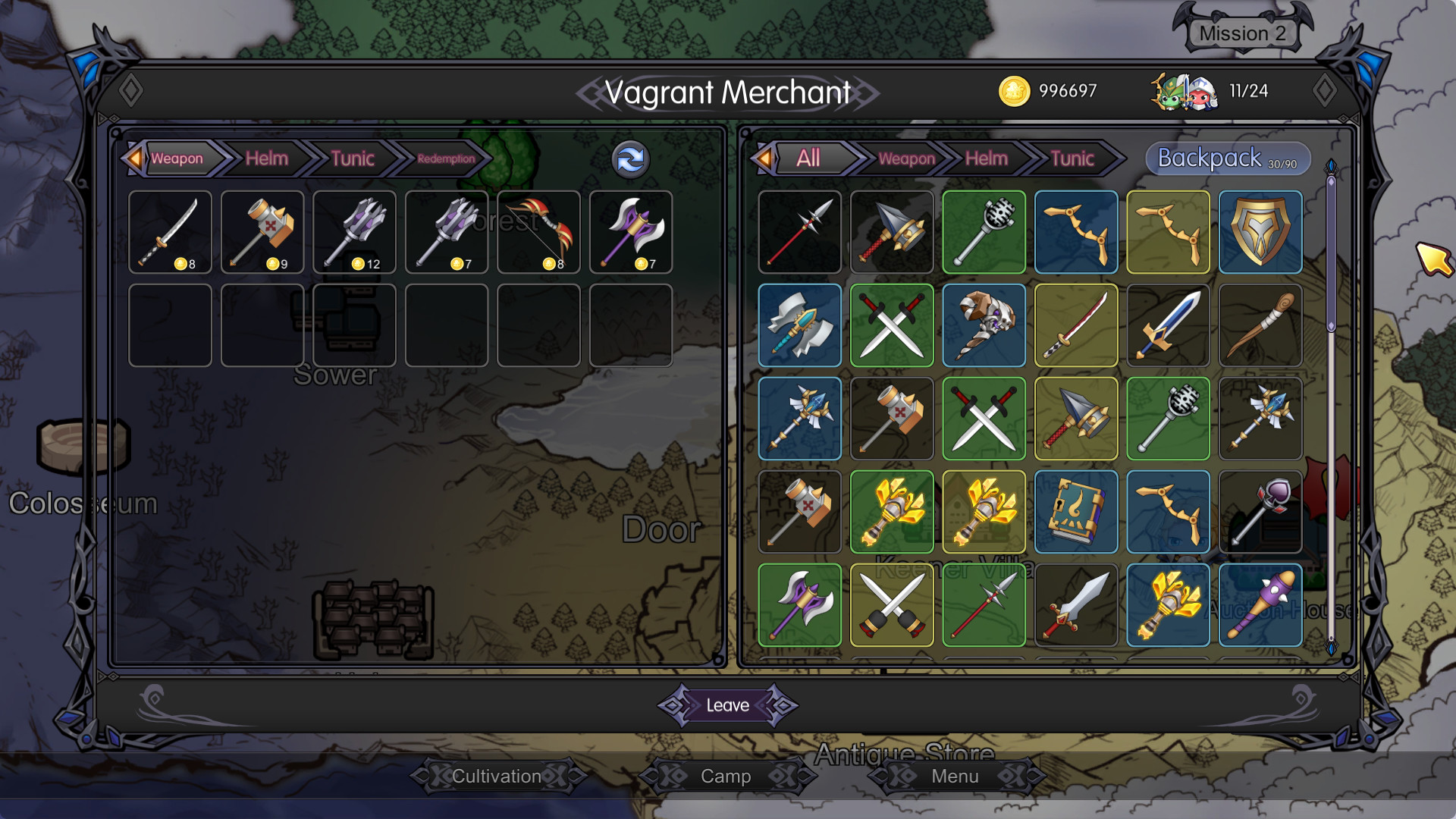The width and height of the screenshot is (1456, 819).
Task: Open the merchant Redemption tab
Action: coord(445,158)
